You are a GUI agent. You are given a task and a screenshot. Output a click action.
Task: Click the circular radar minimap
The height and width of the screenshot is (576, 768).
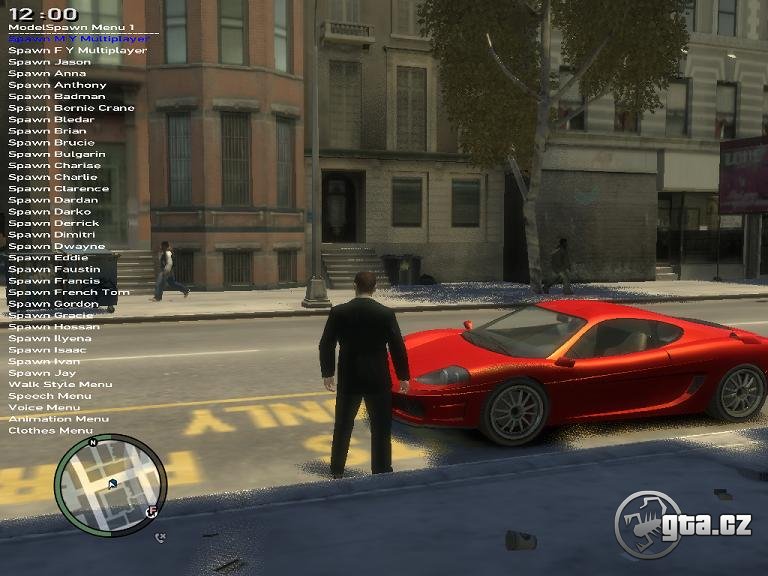110,485
